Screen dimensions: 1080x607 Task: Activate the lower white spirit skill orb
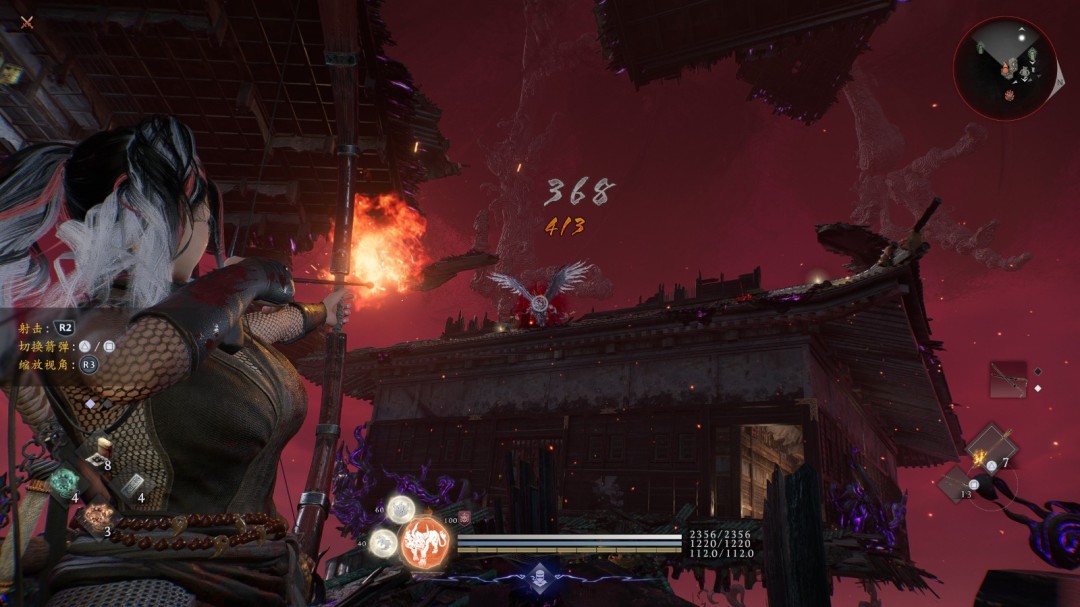click(x=382, y=543)
